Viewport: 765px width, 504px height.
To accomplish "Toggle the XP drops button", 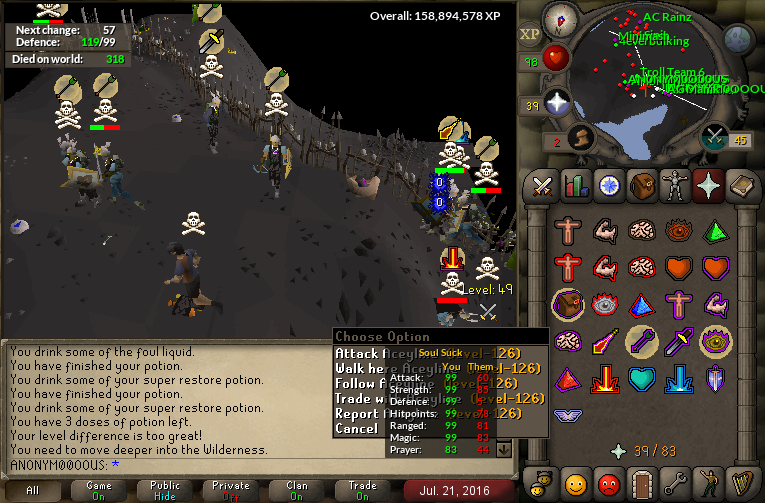I will (x=530, y=33).
